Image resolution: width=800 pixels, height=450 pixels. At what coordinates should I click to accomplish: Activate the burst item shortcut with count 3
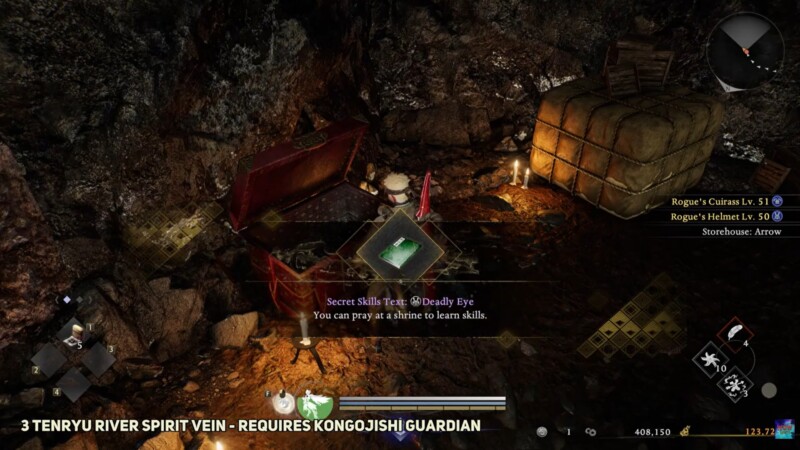point(736,383)
